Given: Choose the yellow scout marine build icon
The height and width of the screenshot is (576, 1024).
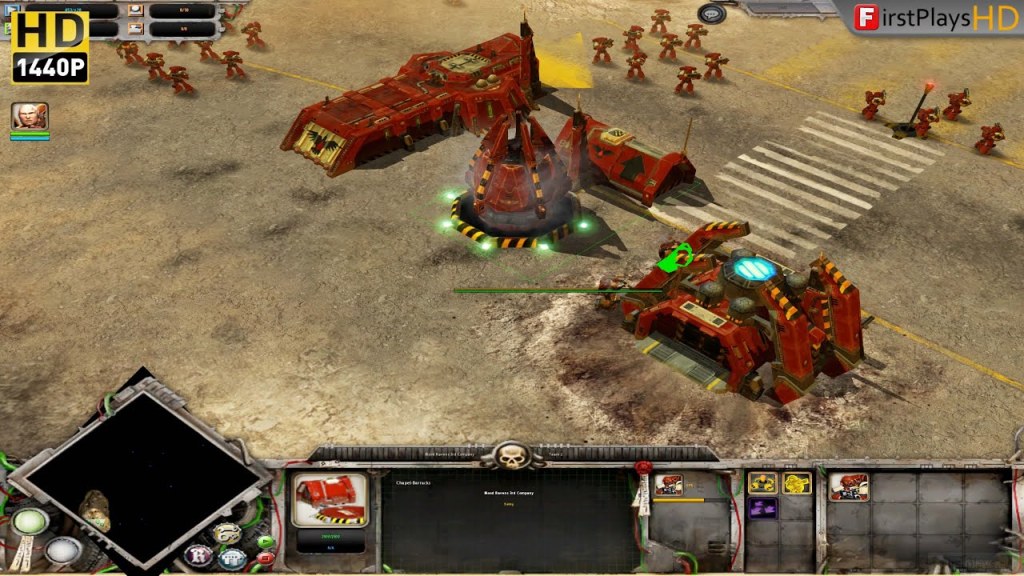Looking at the screenshot, I should [x=796, y=484].
